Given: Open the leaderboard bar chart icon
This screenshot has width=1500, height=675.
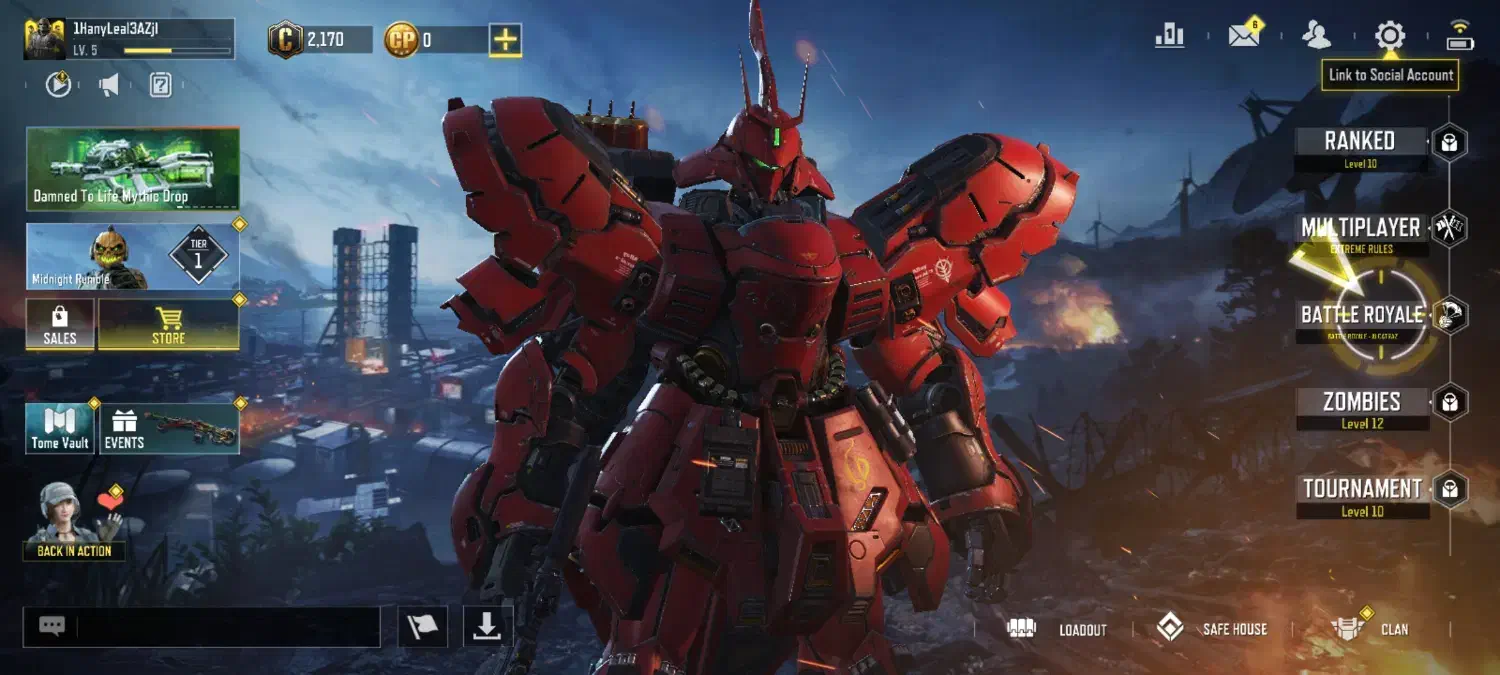Looking at the screenshot, I should click(1169, 36).
